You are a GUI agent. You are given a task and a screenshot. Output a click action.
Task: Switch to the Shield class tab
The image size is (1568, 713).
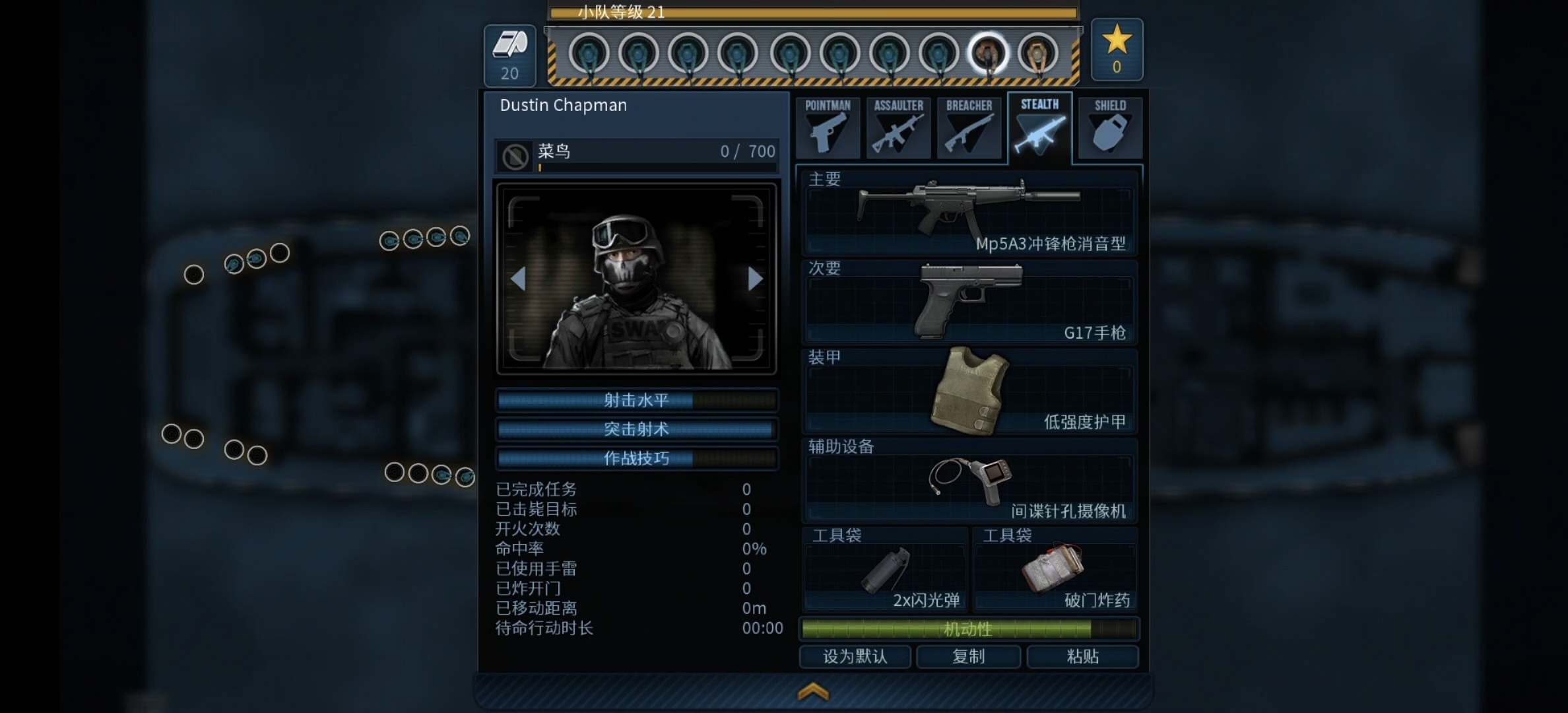pyautogui.click(x=1110, y=127)
